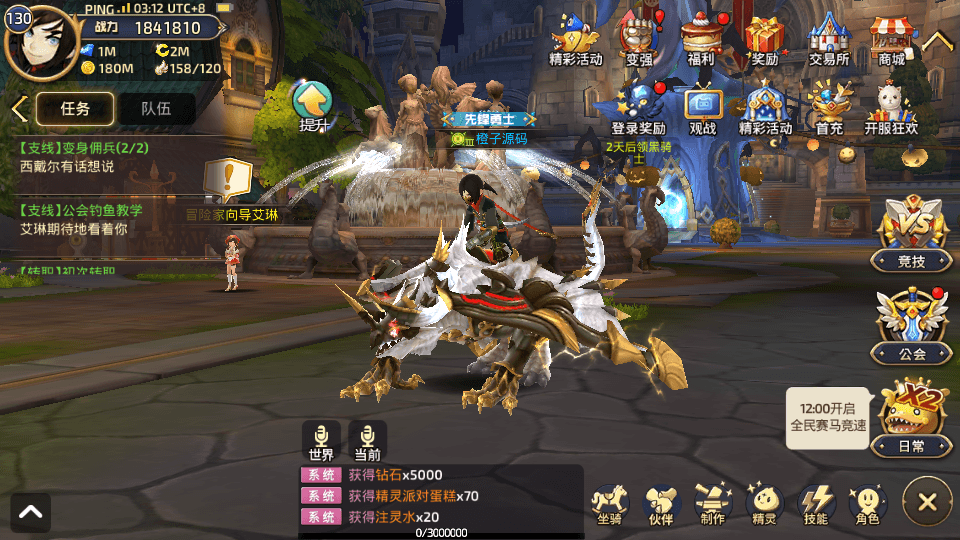Open the 奖励 rewards gift box

(764, 41)
